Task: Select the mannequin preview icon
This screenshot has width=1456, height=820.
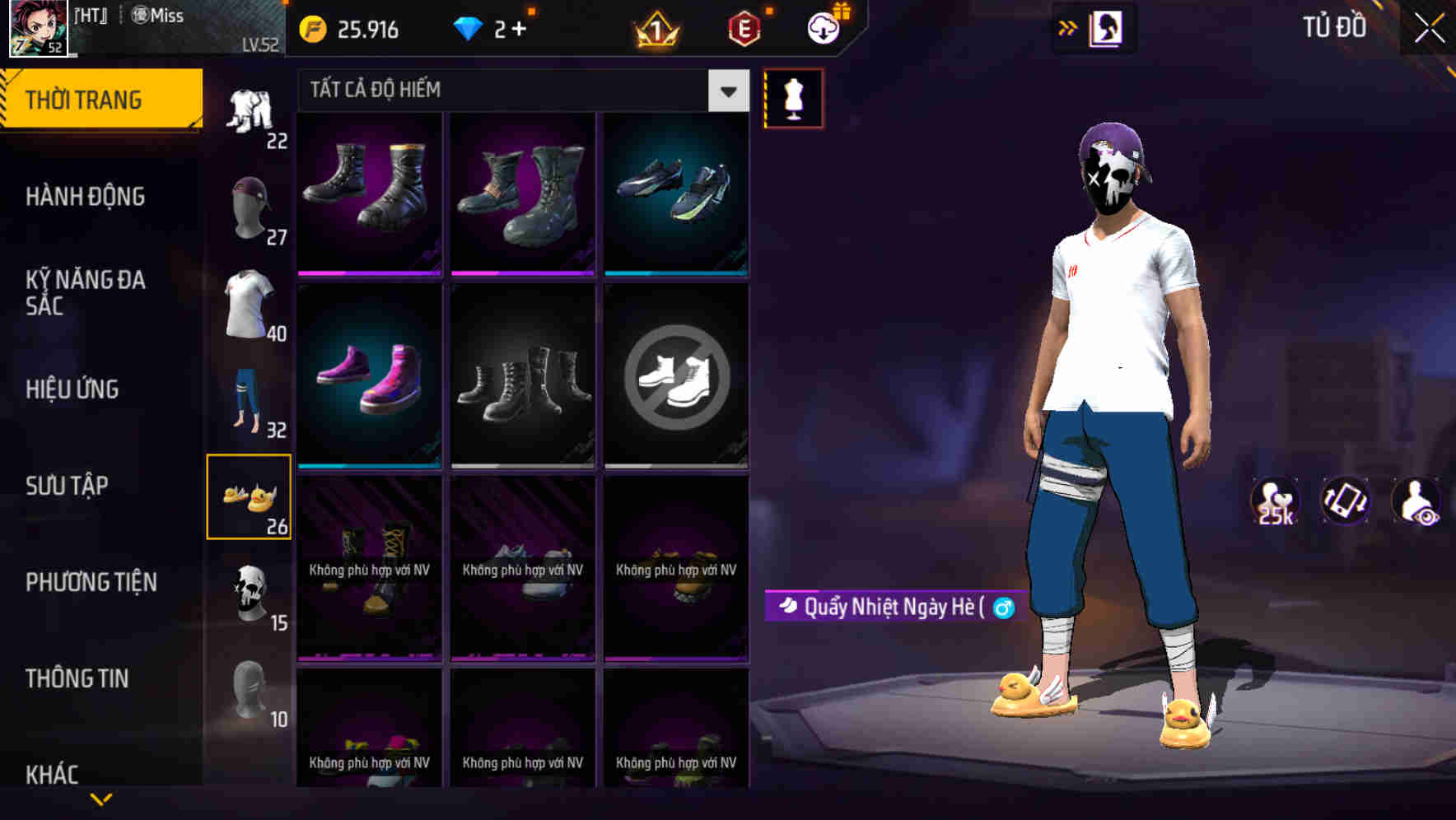Action: coord(793,97)
